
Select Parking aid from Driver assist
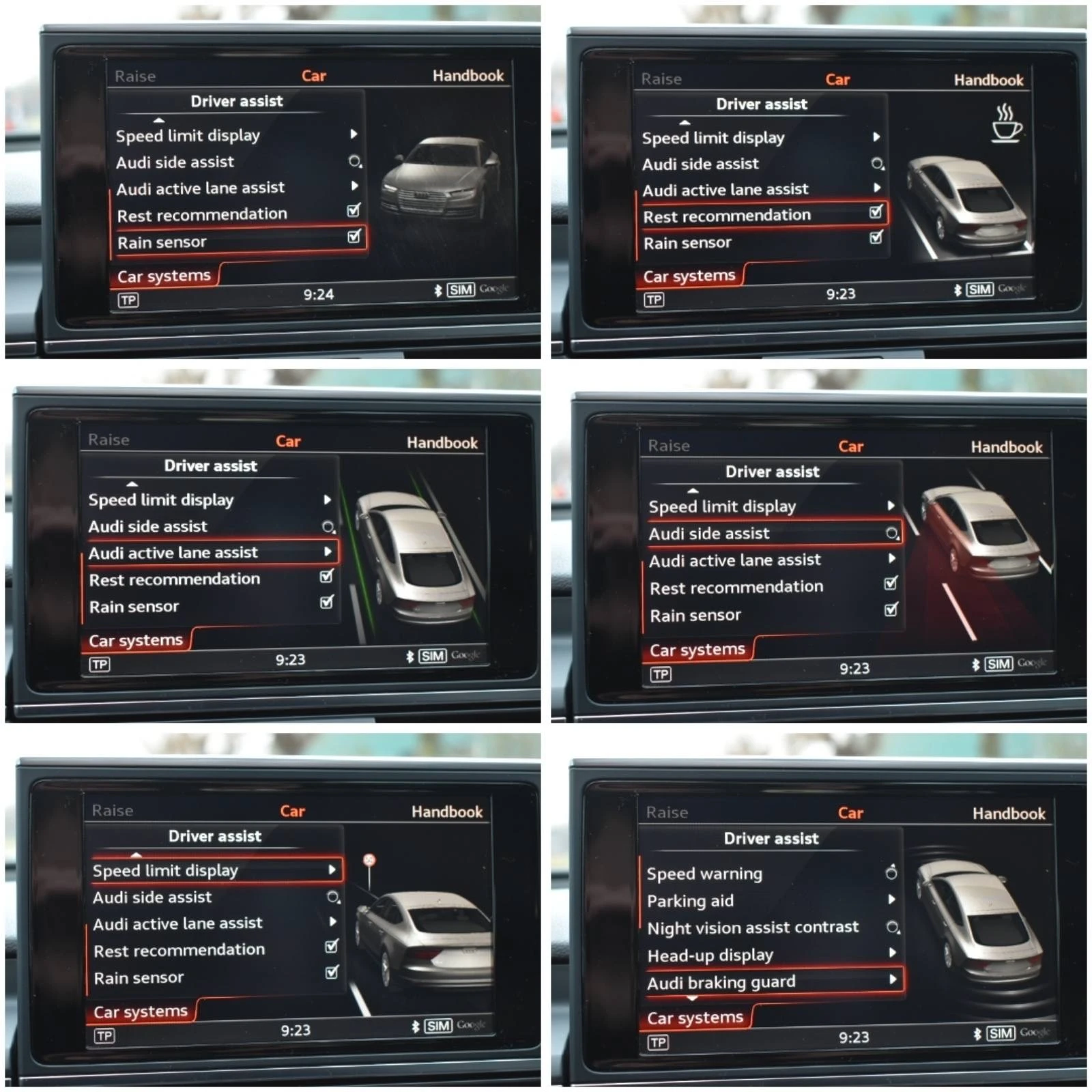coord(691,900)
